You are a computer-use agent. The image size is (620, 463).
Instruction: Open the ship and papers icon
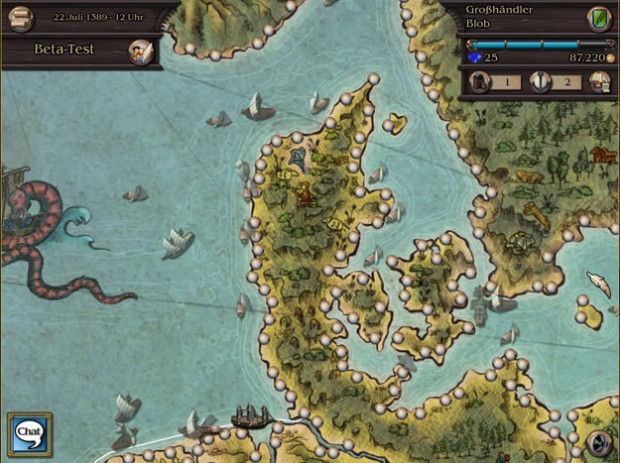(599, 83)
